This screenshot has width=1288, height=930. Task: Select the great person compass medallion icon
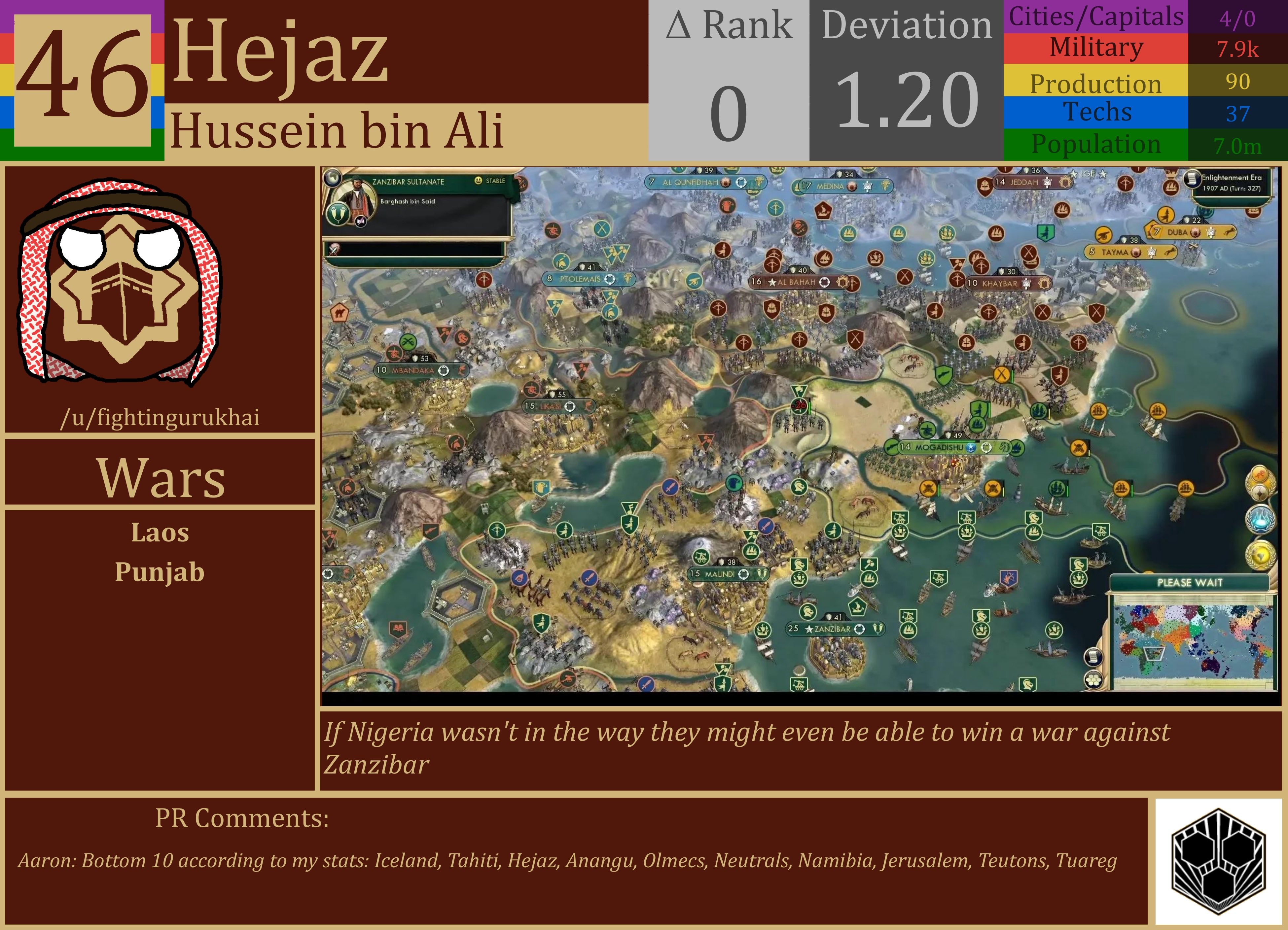coord(1261,492)
